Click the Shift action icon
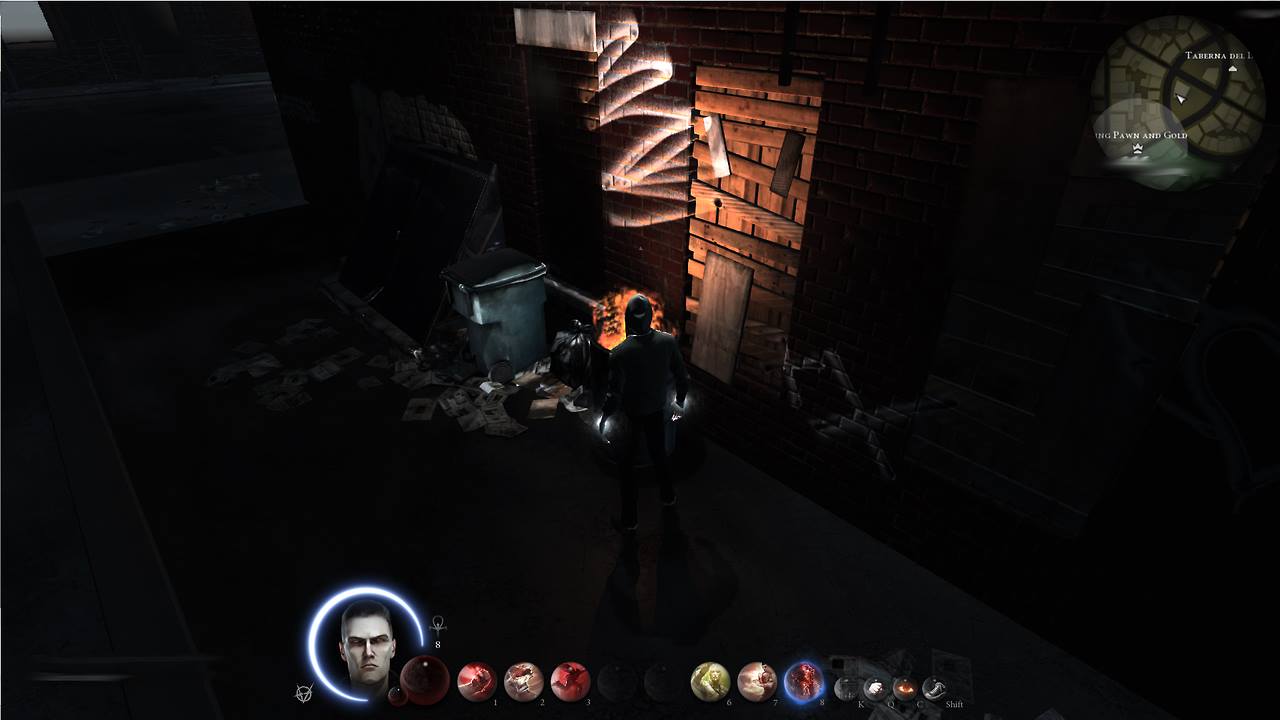The image size is (1280, 720). pos(934,688)
